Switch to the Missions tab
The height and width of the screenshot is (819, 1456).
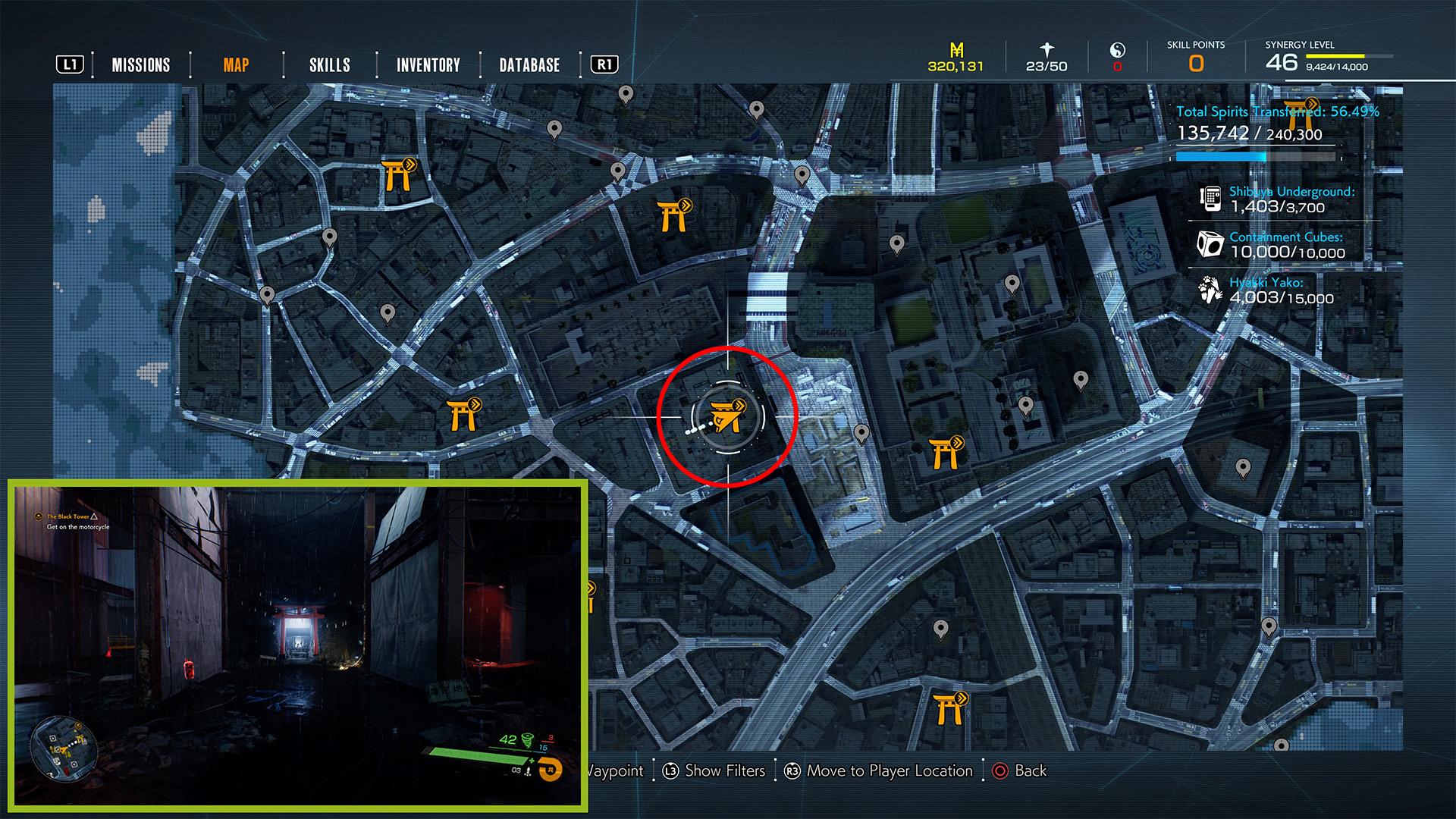coord(141,65)
